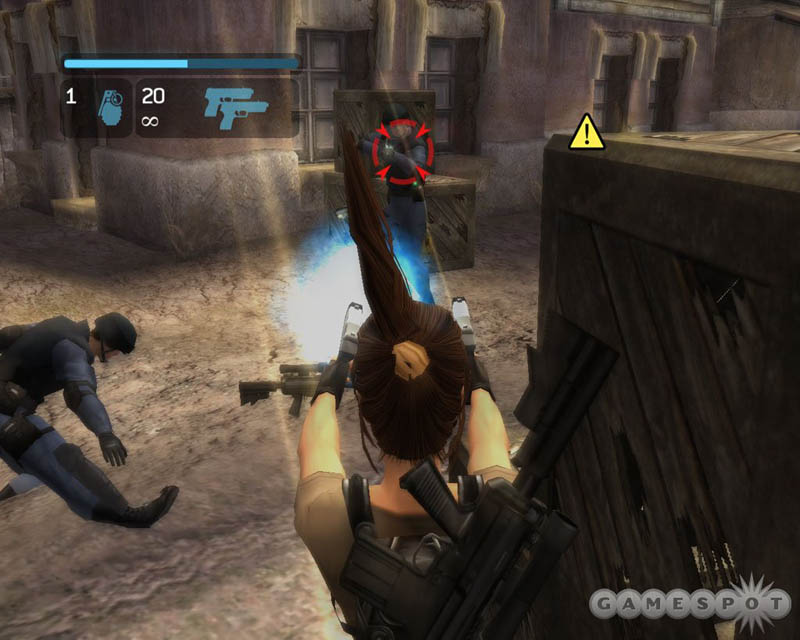
Task: Select the grenade icon in the HUD
Action: pyautogui.click(x=110, y=108)
